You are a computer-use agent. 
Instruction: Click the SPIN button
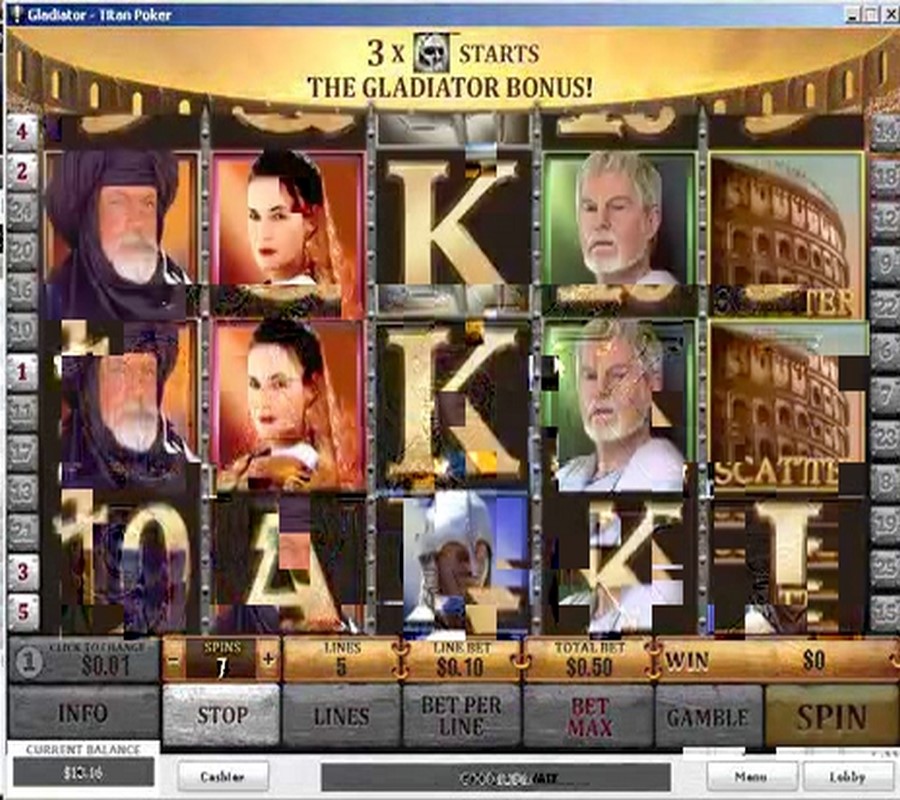pos(831,716)
